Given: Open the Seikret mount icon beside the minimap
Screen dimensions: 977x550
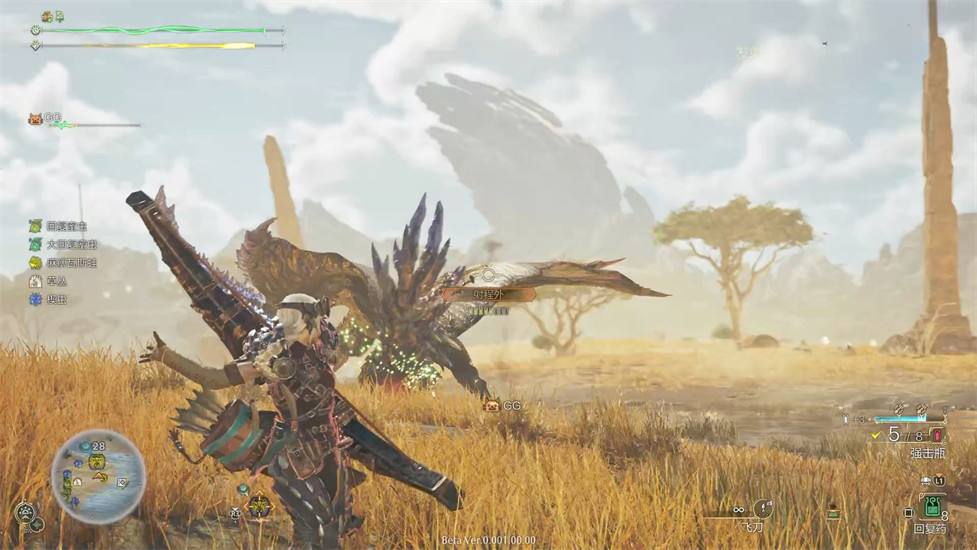Looking at the screenshot, I should tap(26, 511).
